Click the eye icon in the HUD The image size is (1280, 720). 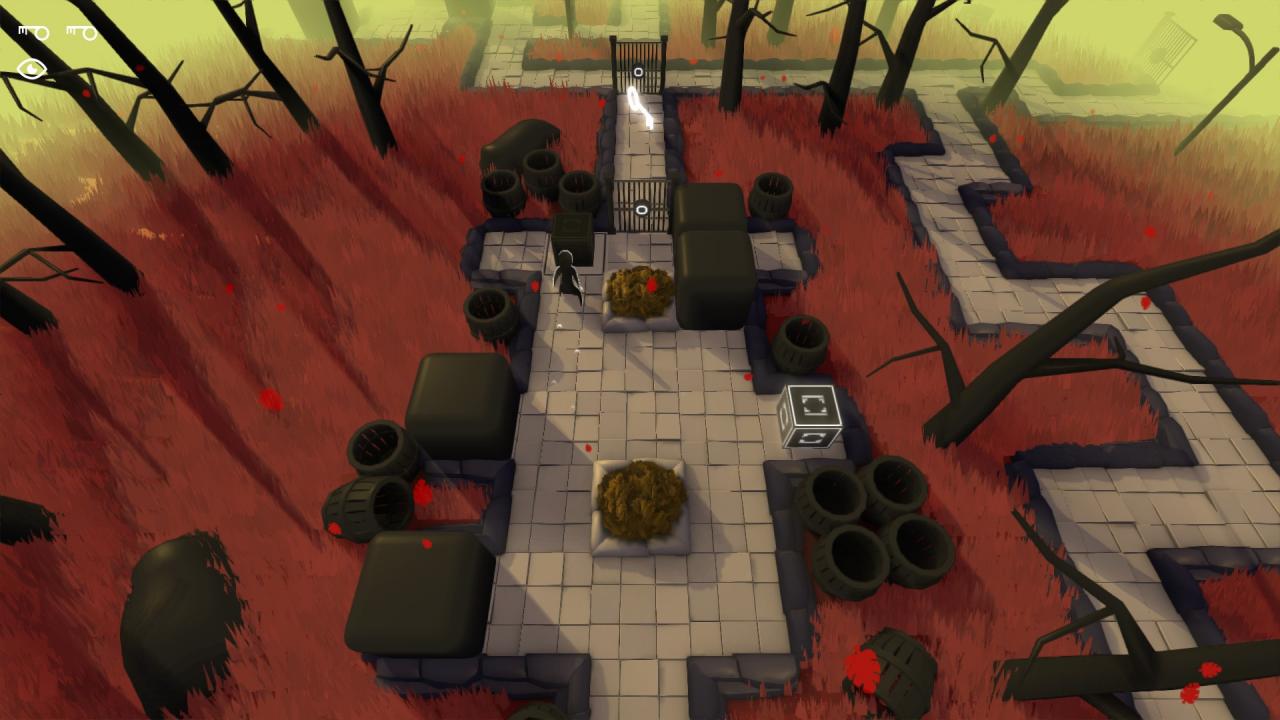coord(32,69)
